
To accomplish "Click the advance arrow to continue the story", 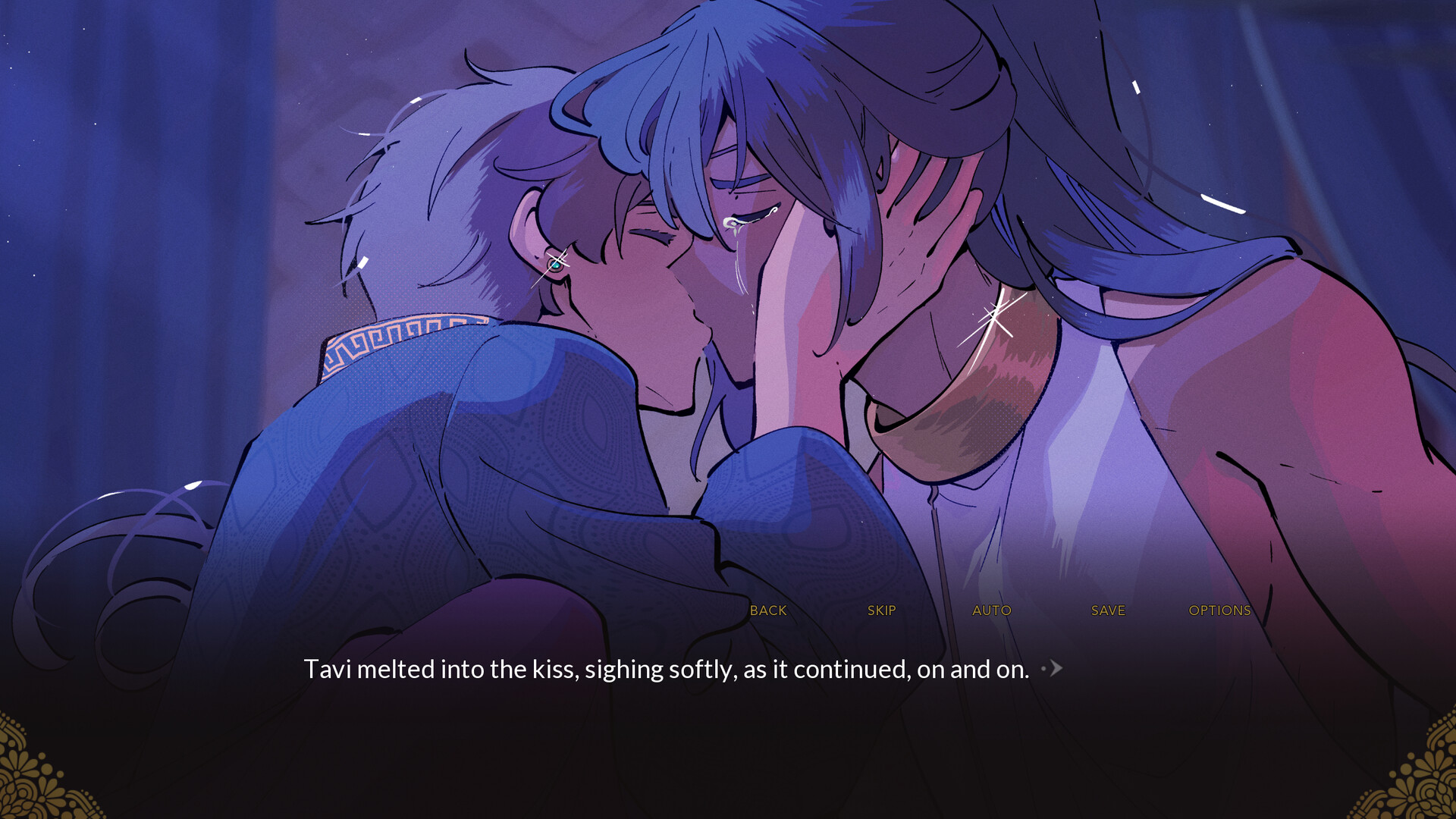I will [x=1056, y=669].
